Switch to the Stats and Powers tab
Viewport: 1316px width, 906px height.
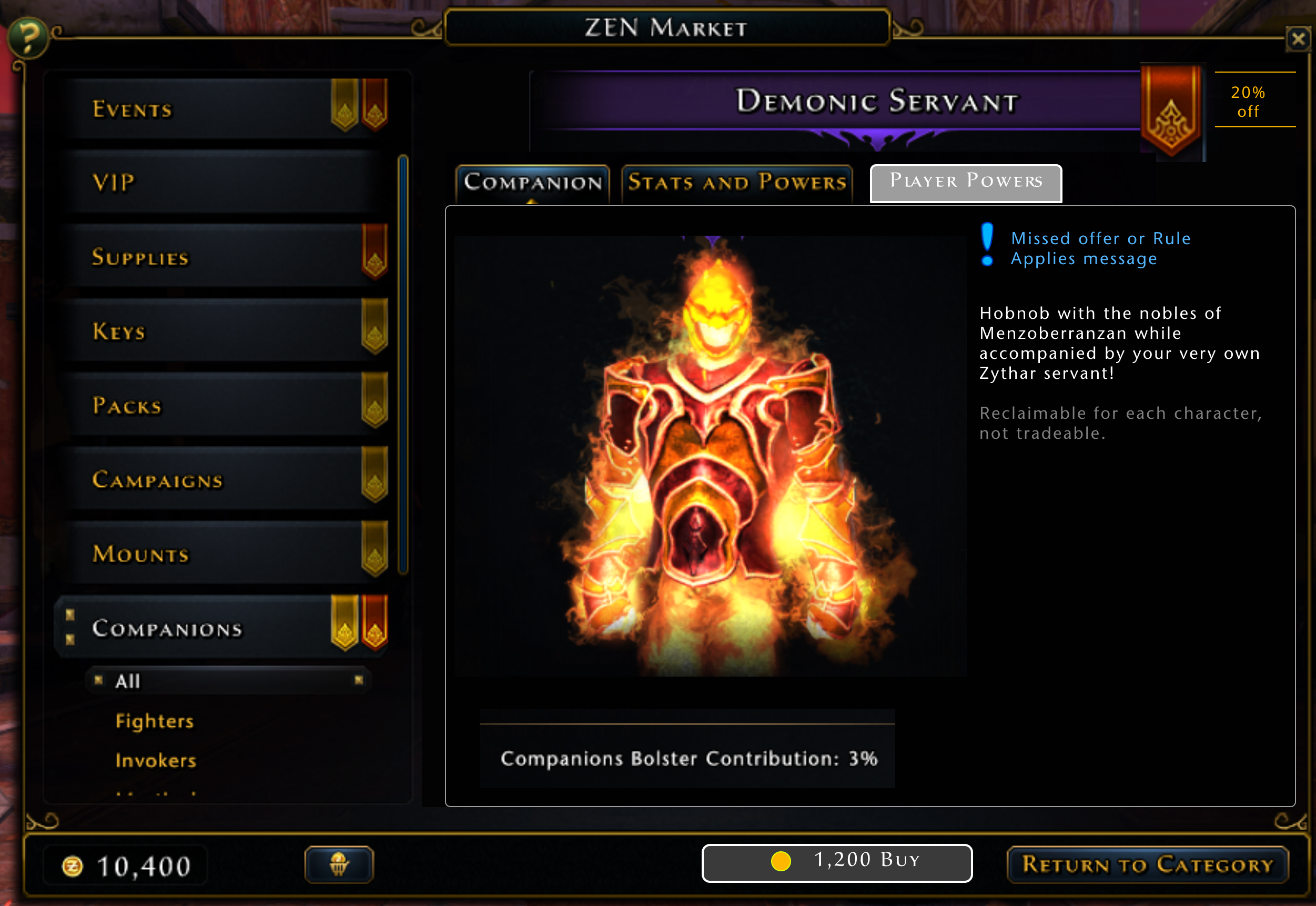pos(735,182)
